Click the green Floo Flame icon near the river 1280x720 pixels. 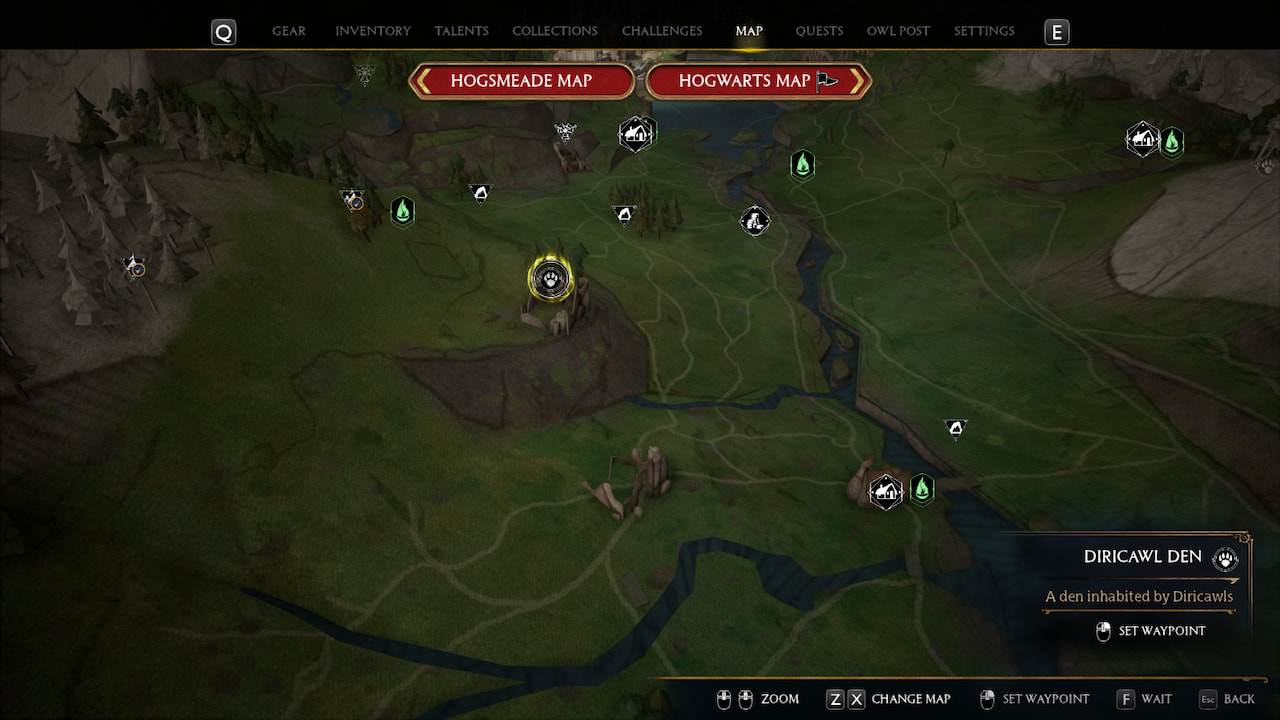pos(803,164)
